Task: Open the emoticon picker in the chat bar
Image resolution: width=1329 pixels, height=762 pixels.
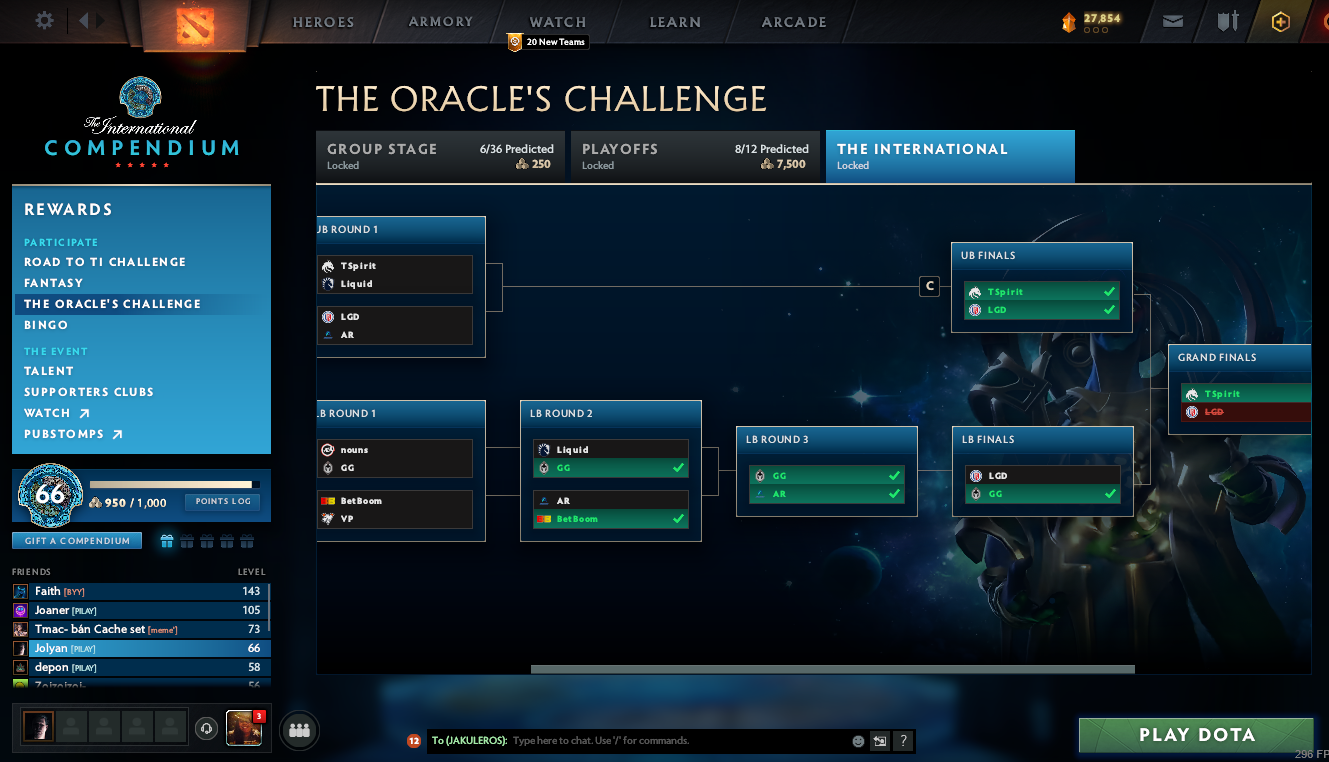Action: coord(858,741)
